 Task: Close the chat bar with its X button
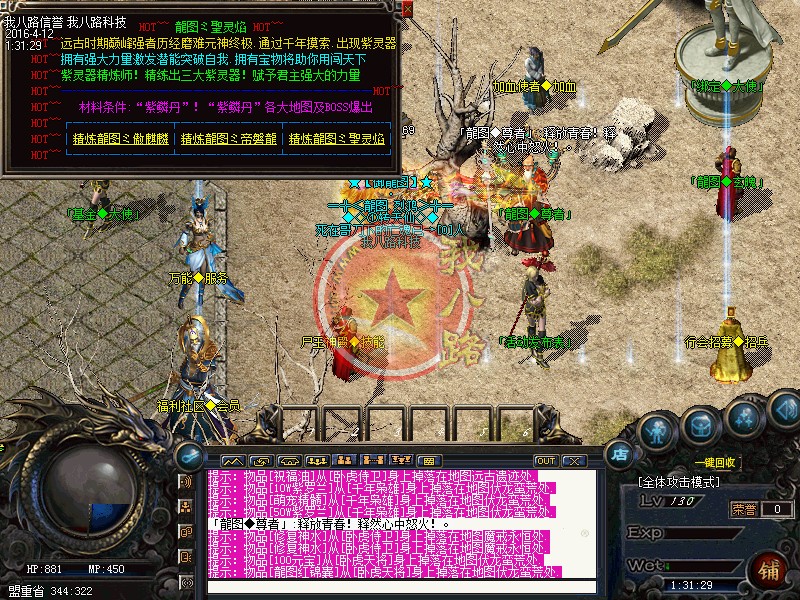coord(574,460)
